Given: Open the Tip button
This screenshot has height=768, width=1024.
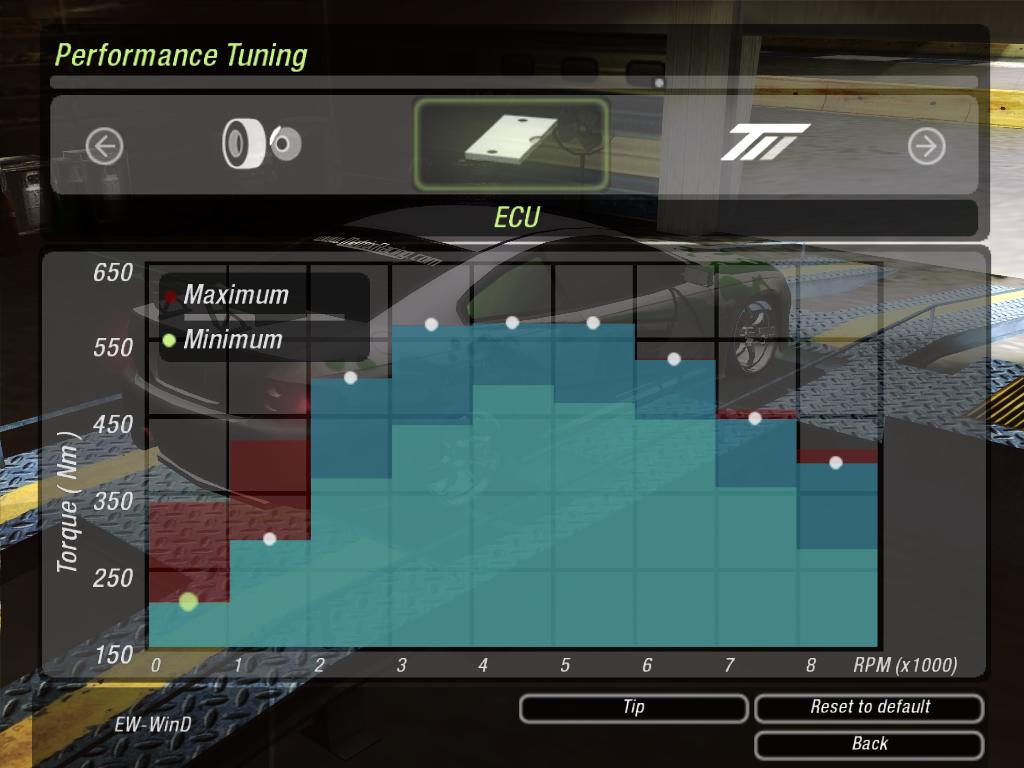Looking at the screenshot, I should click(633, 708).
